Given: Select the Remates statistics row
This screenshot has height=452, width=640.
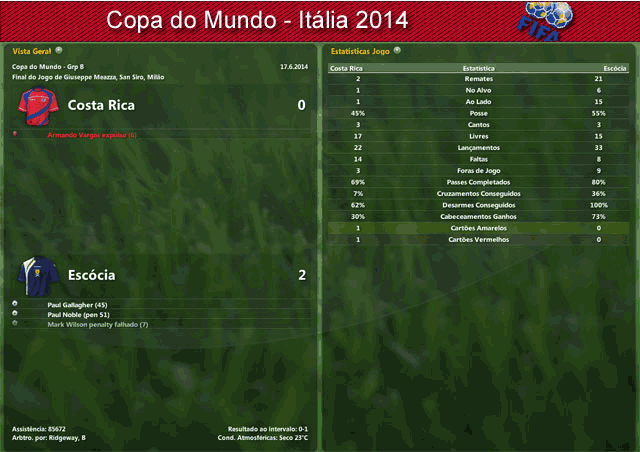Looking at the screenshot, I should [478, 78].
